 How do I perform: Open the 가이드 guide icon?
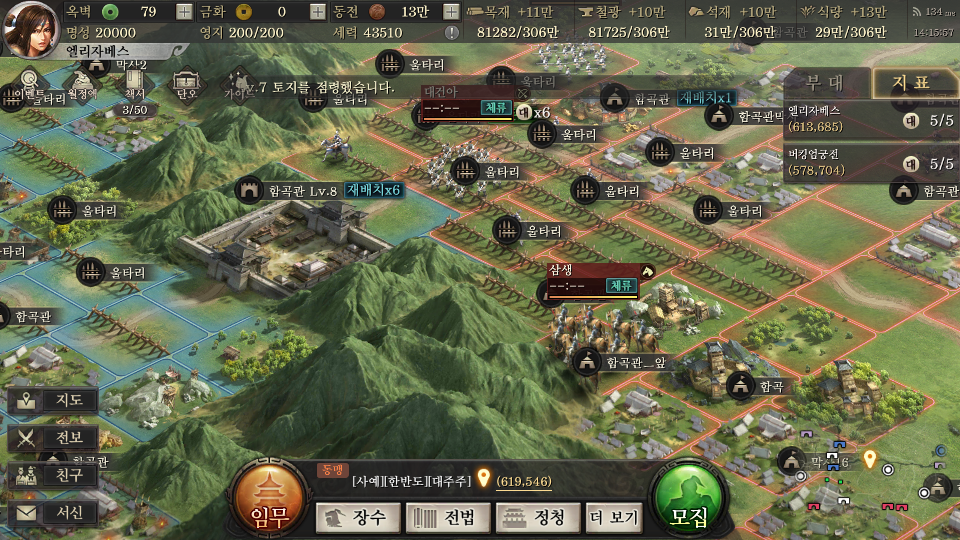point(238,84)
